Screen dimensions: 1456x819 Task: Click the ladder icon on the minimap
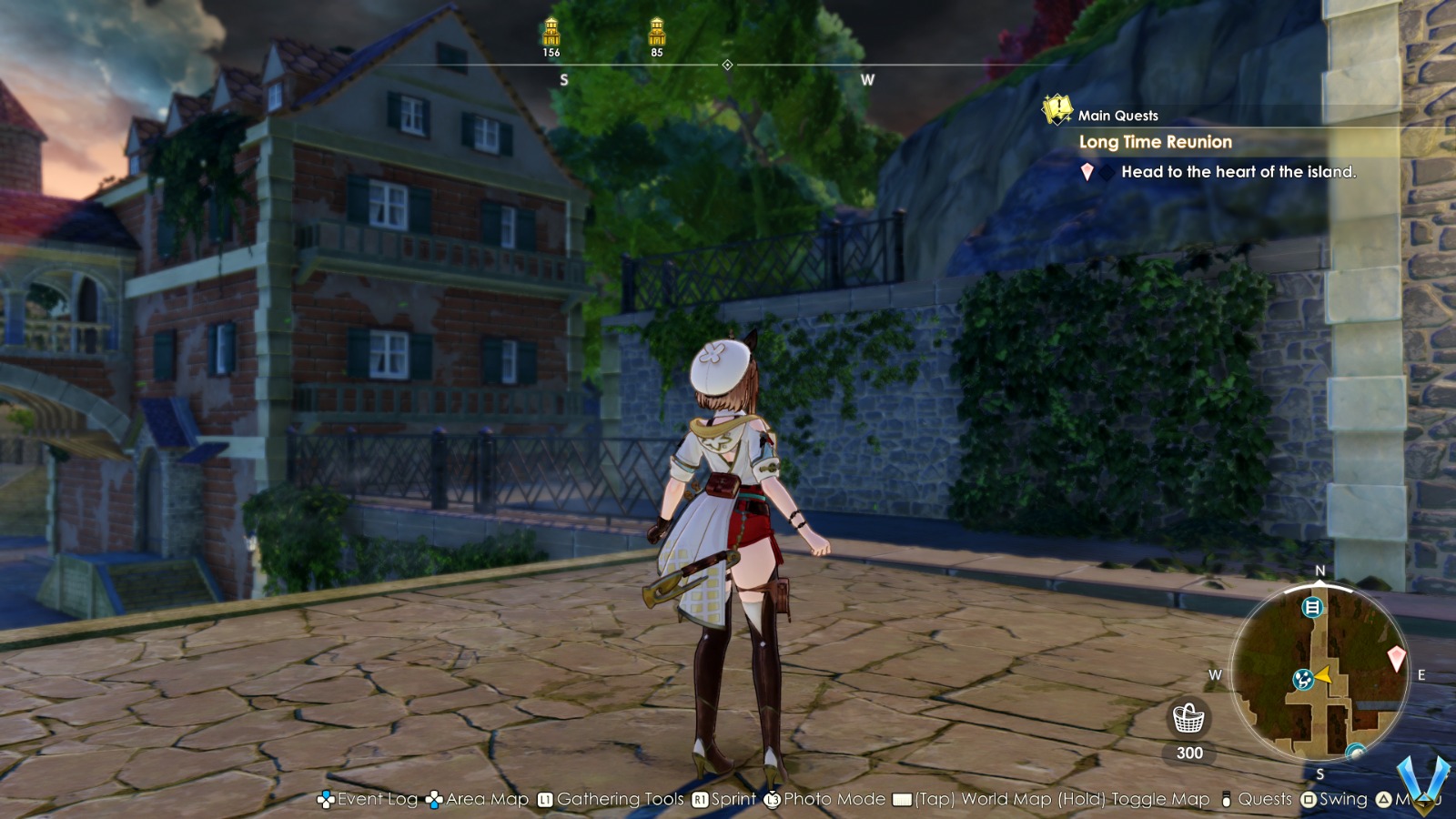click(x=1312, y=608)
